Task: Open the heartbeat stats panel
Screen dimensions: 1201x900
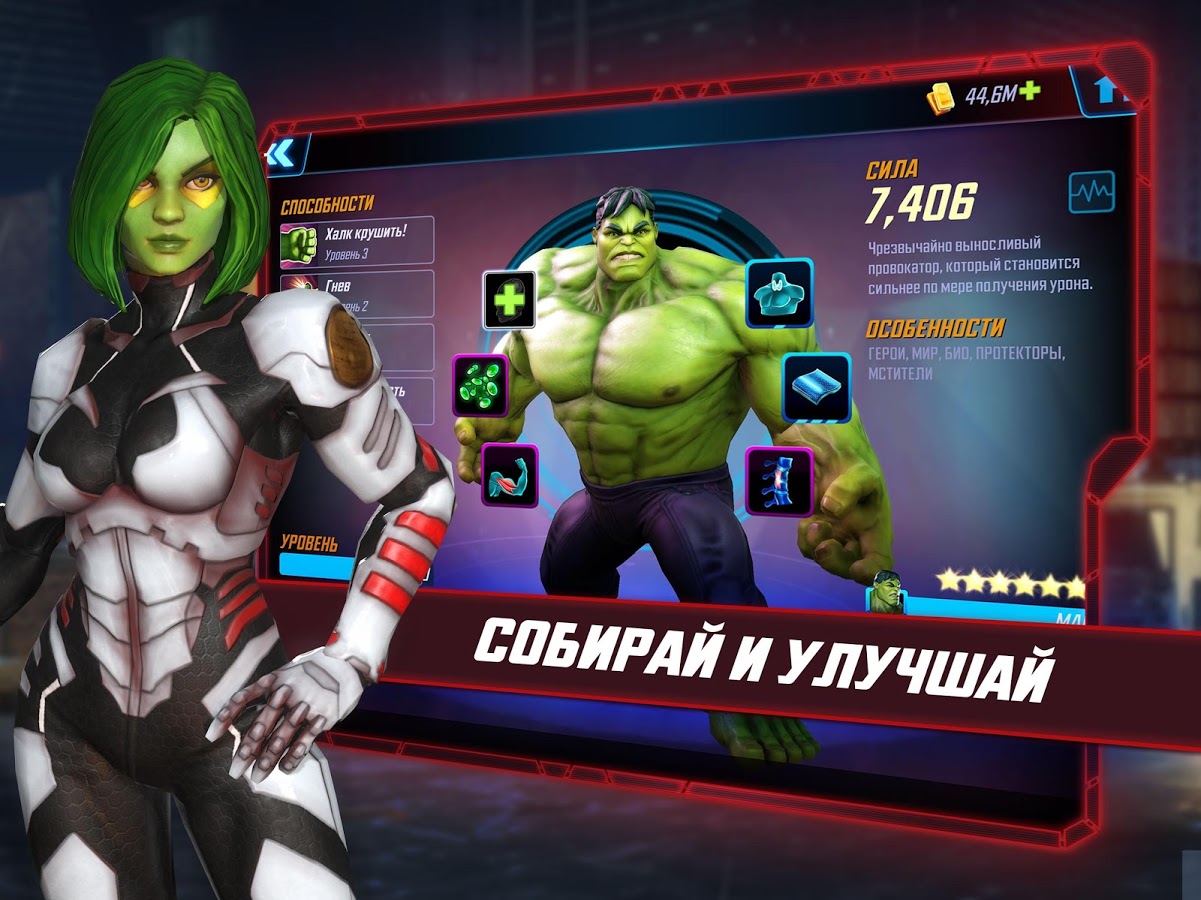Action: point(1091,191)
